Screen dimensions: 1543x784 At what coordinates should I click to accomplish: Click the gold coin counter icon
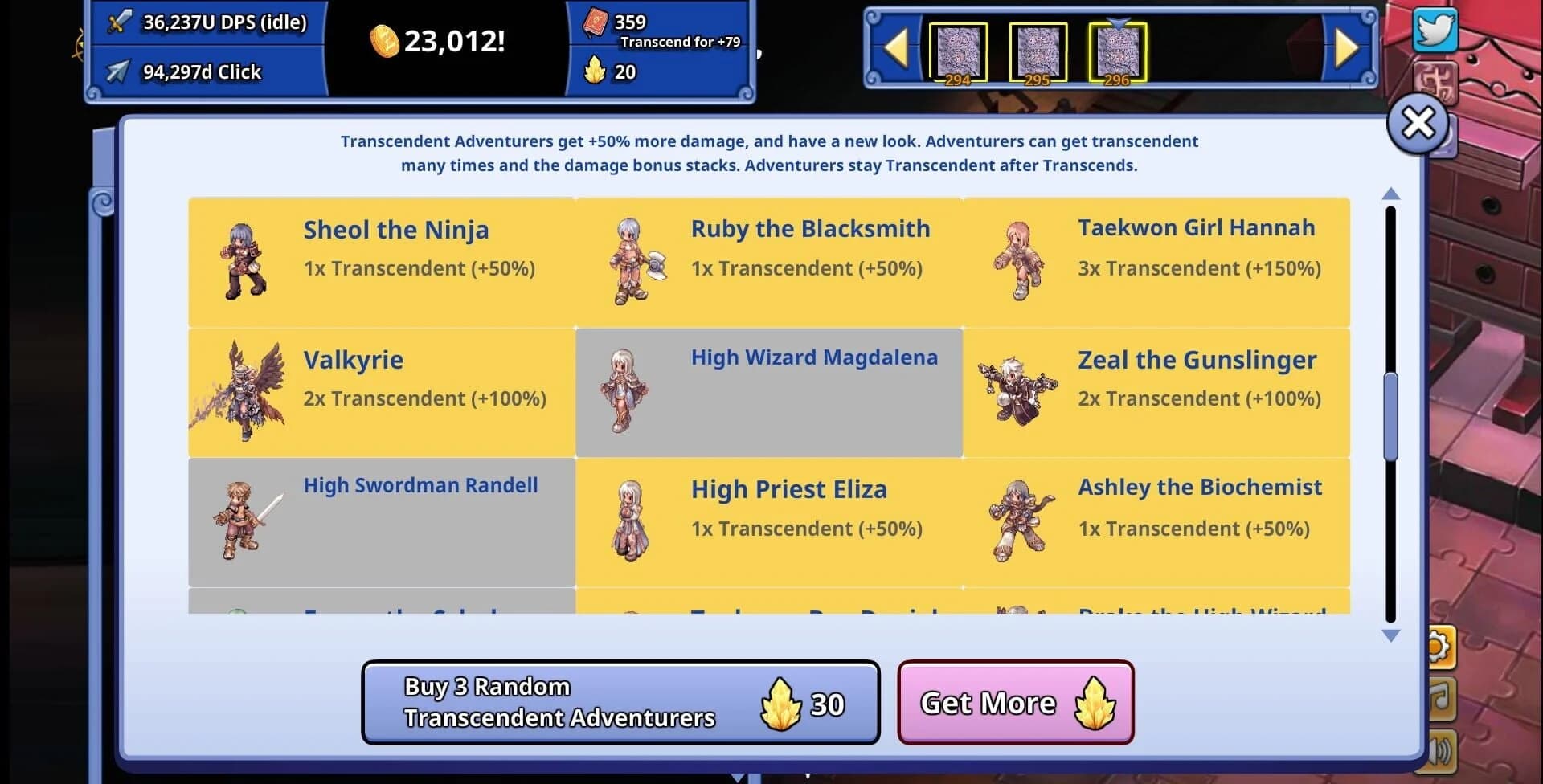click(385, 40)
